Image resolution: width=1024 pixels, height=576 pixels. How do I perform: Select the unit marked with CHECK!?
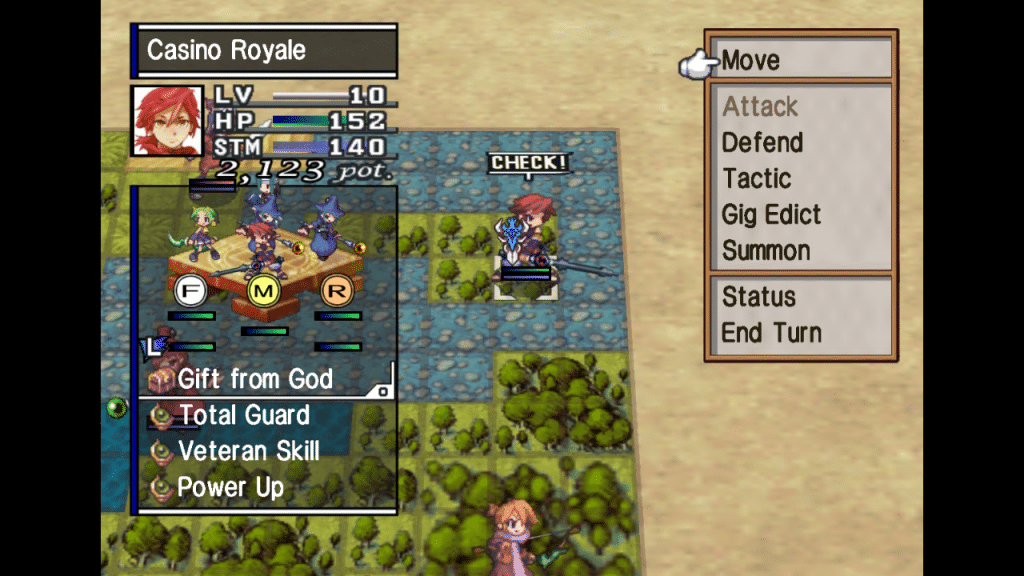(526, 240)
